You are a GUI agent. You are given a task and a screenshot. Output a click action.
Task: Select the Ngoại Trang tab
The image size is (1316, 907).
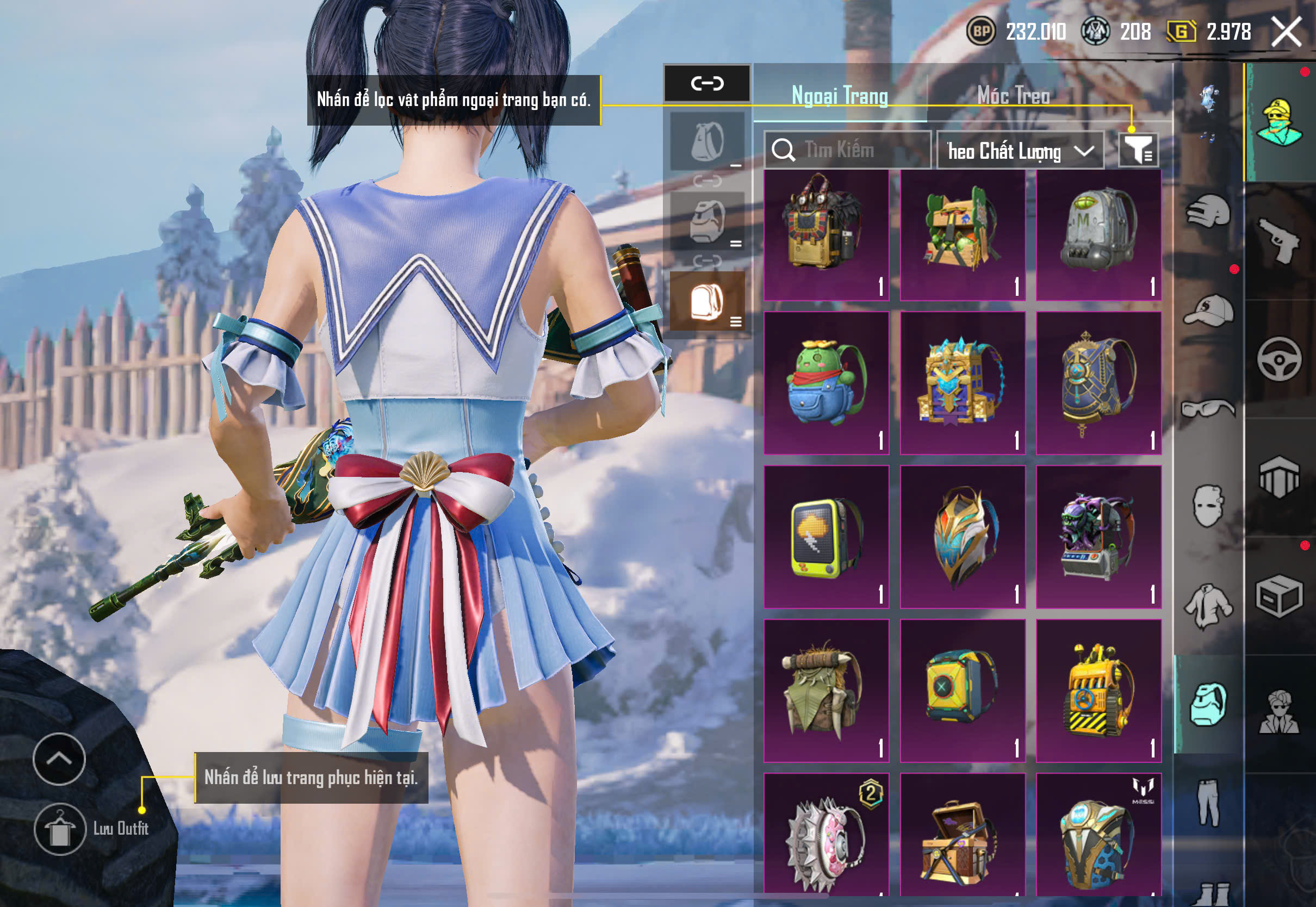tap(840, 96)
